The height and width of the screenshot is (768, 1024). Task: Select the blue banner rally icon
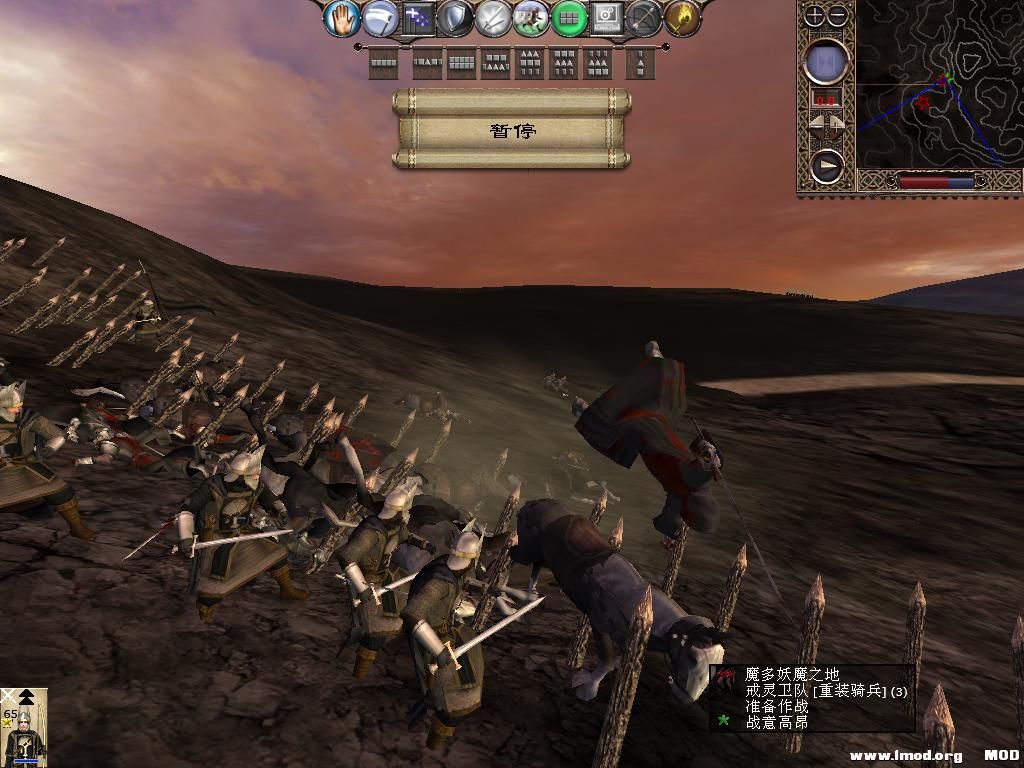point(418,18)
